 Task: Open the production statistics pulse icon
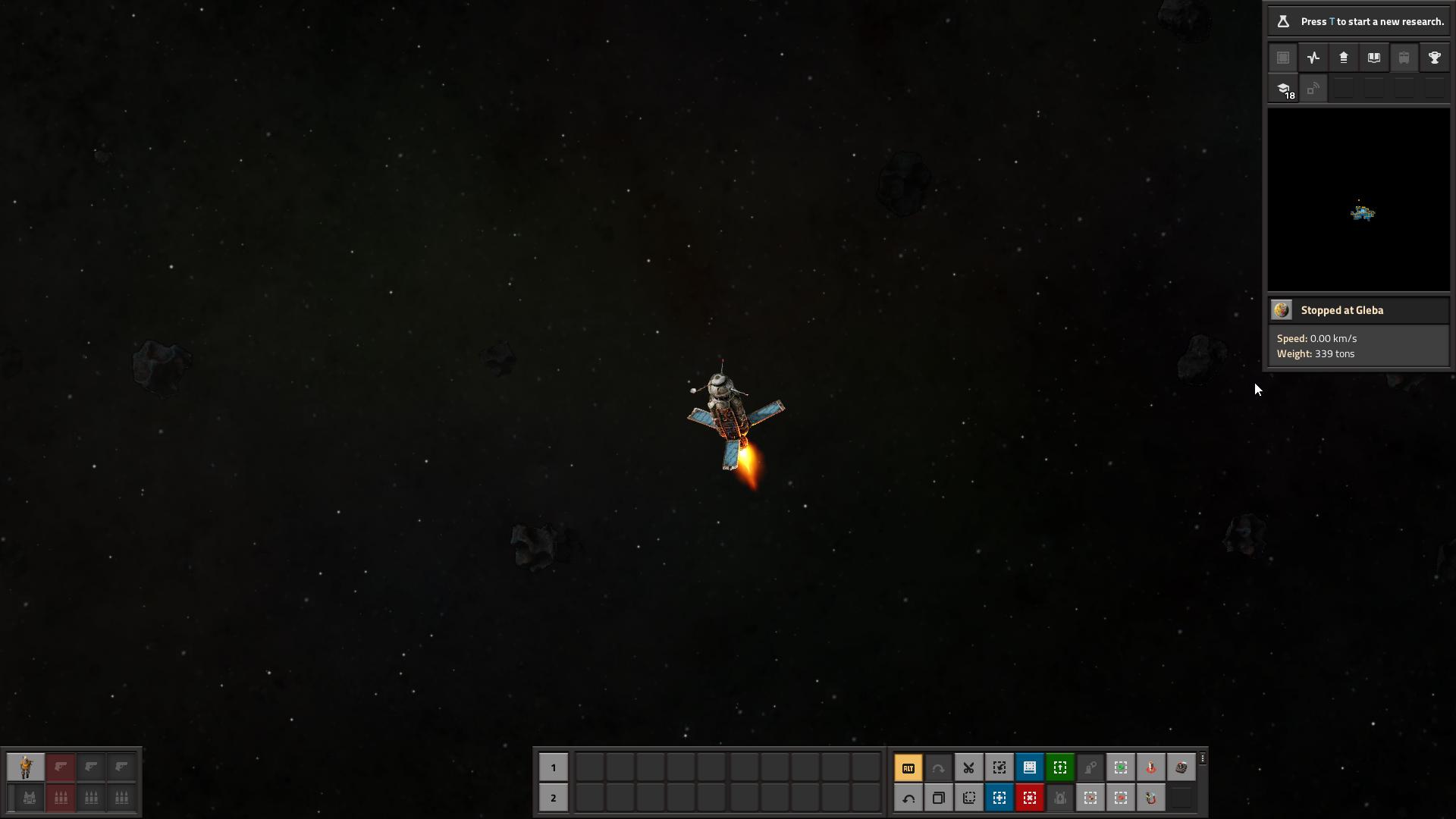tap(1313, 58)
